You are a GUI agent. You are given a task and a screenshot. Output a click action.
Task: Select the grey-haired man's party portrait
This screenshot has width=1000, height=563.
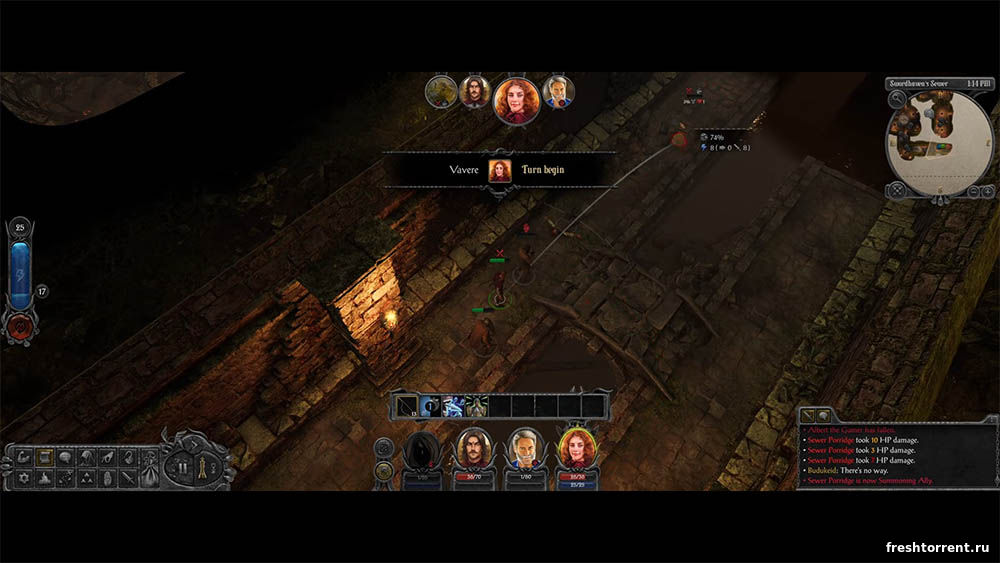[x=524, y=449]
